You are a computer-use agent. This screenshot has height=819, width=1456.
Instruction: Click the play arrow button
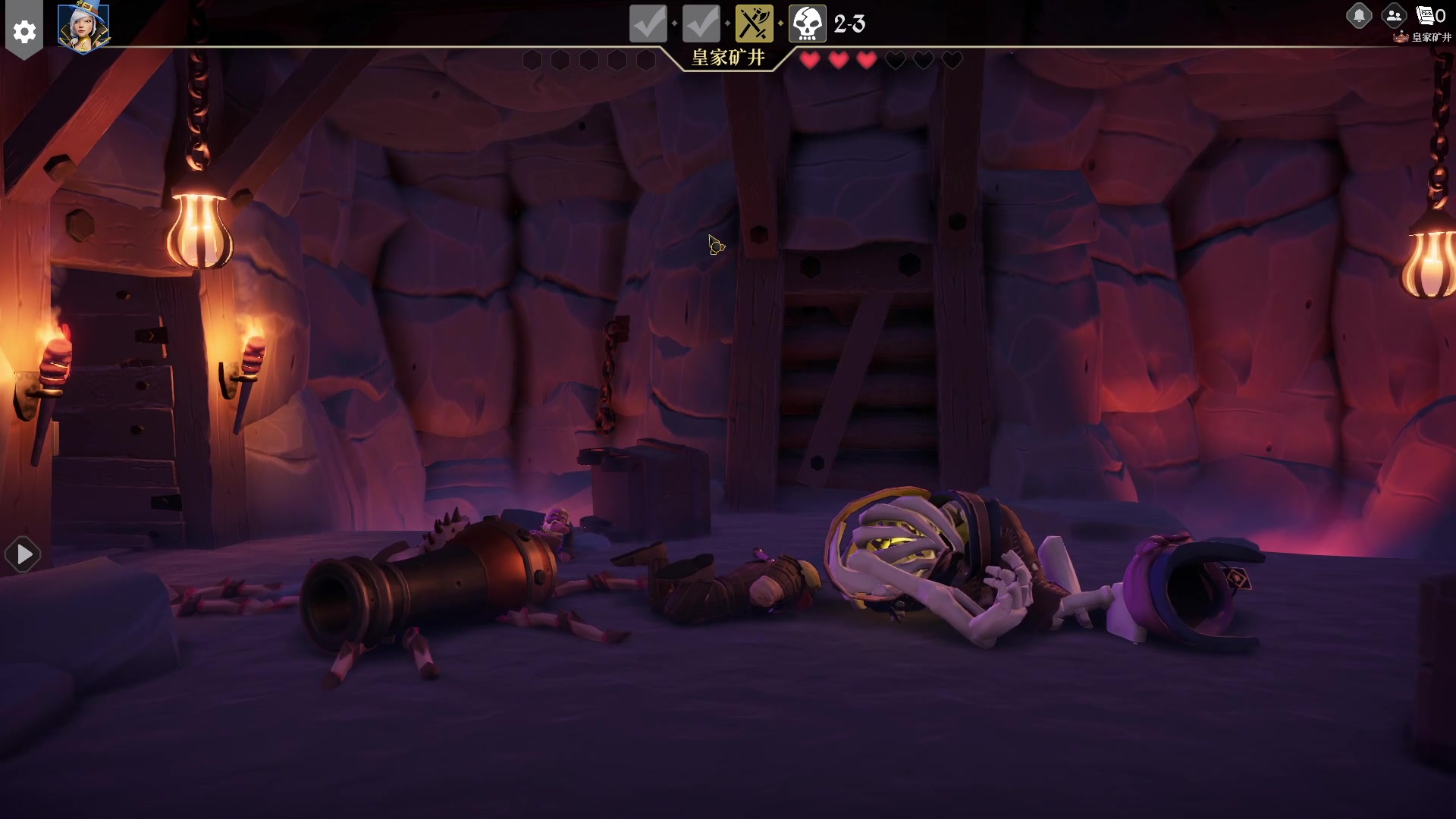[24, 555]
